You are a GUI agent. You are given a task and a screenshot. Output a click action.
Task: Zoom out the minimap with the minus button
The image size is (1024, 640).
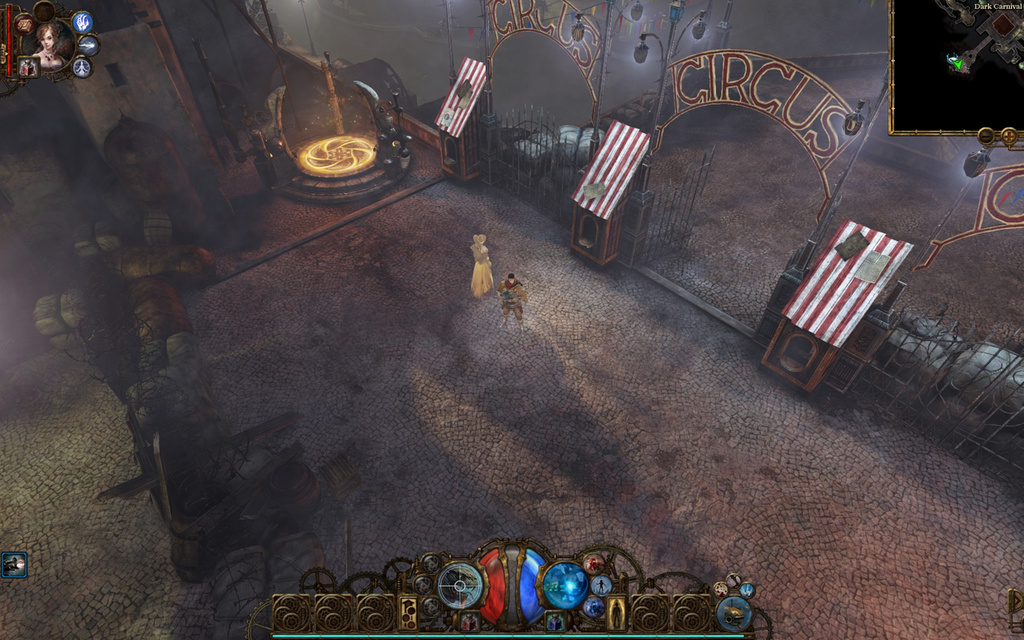point(986,135)
